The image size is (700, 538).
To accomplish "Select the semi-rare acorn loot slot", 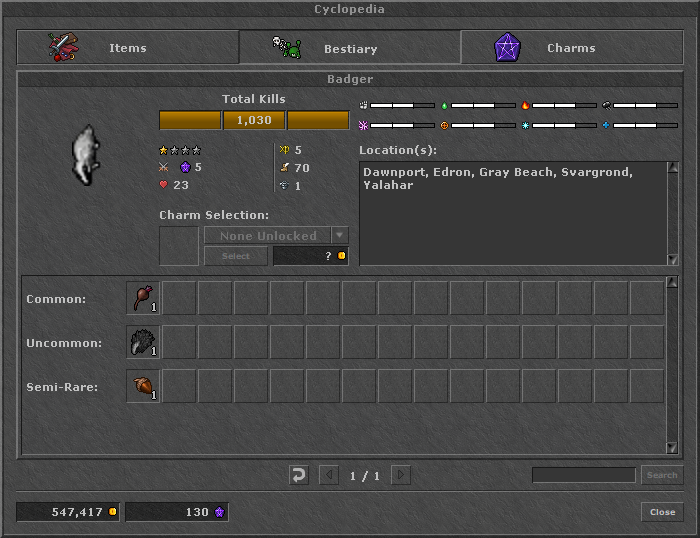I will 143,386.
